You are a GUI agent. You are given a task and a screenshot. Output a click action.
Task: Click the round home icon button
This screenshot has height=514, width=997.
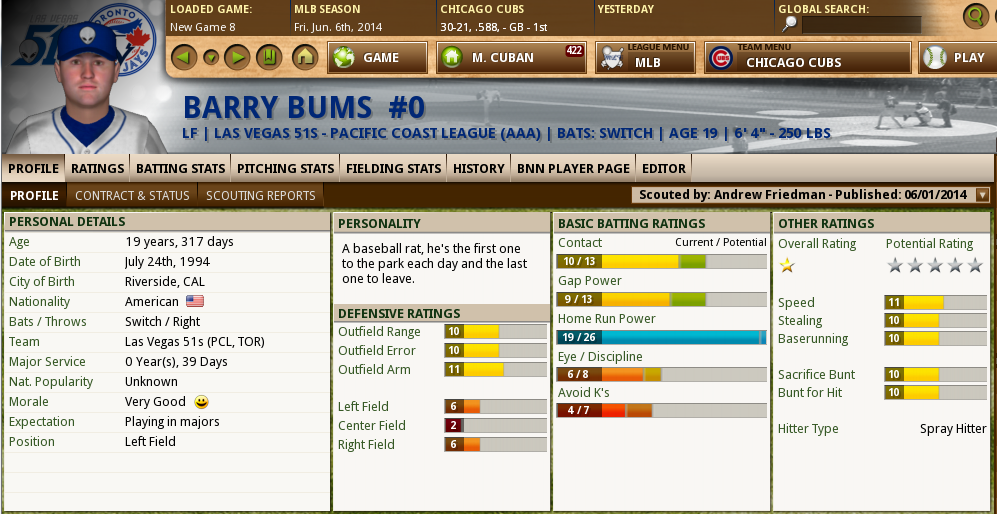(x=305, y=57)
